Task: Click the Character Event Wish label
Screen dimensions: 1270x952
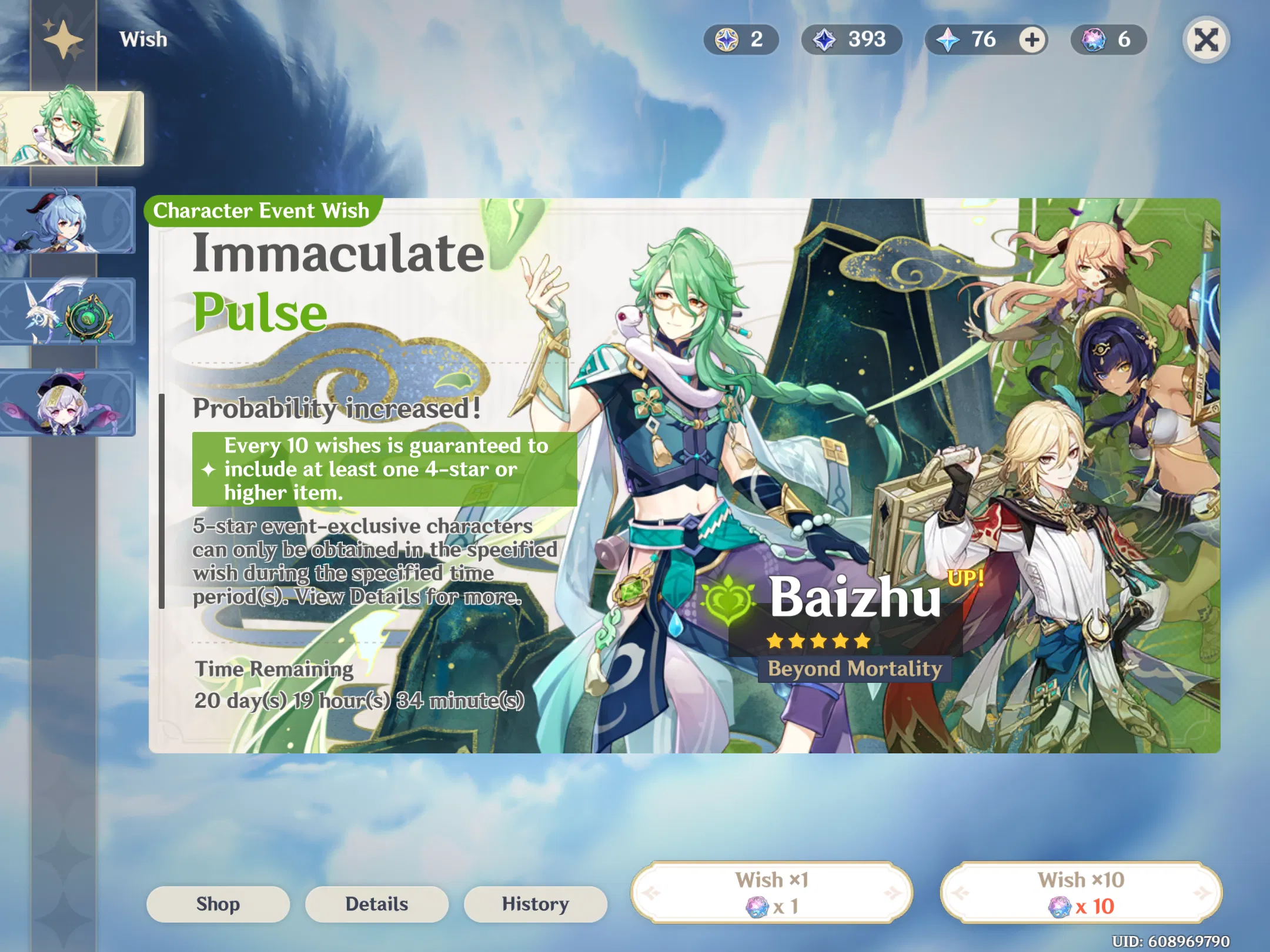Action: [x=261, y=211]
